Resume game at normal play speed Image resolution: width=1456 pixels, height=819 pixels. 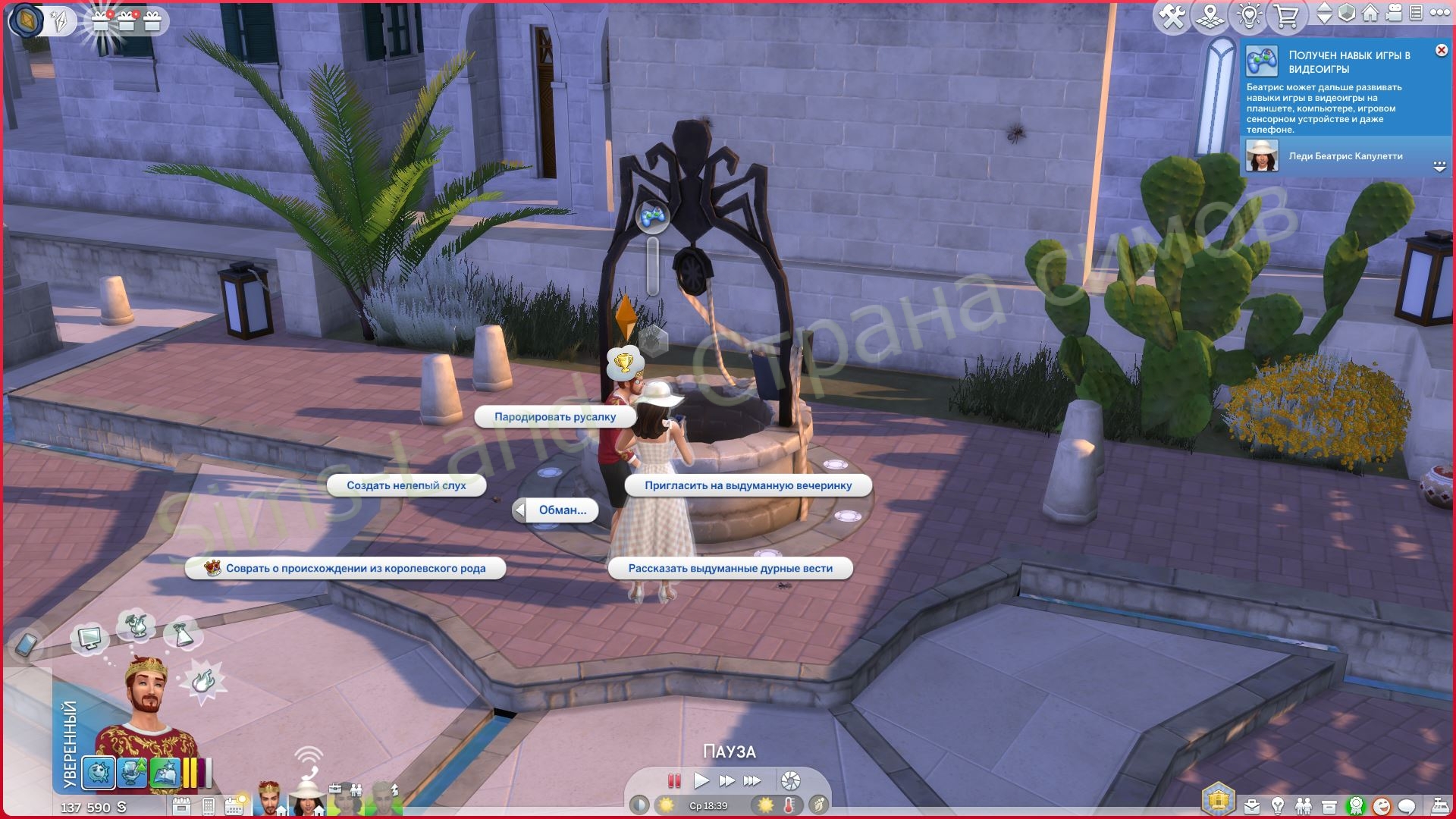pos(701,780)
